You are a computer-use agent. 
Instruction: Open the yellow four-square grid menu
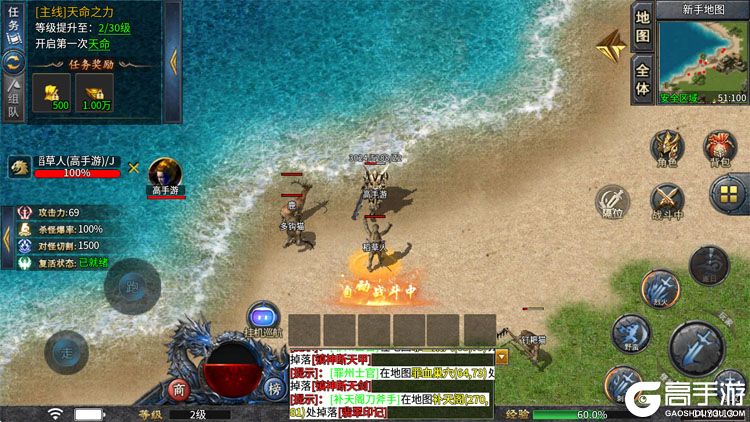(x=729, y=194)
